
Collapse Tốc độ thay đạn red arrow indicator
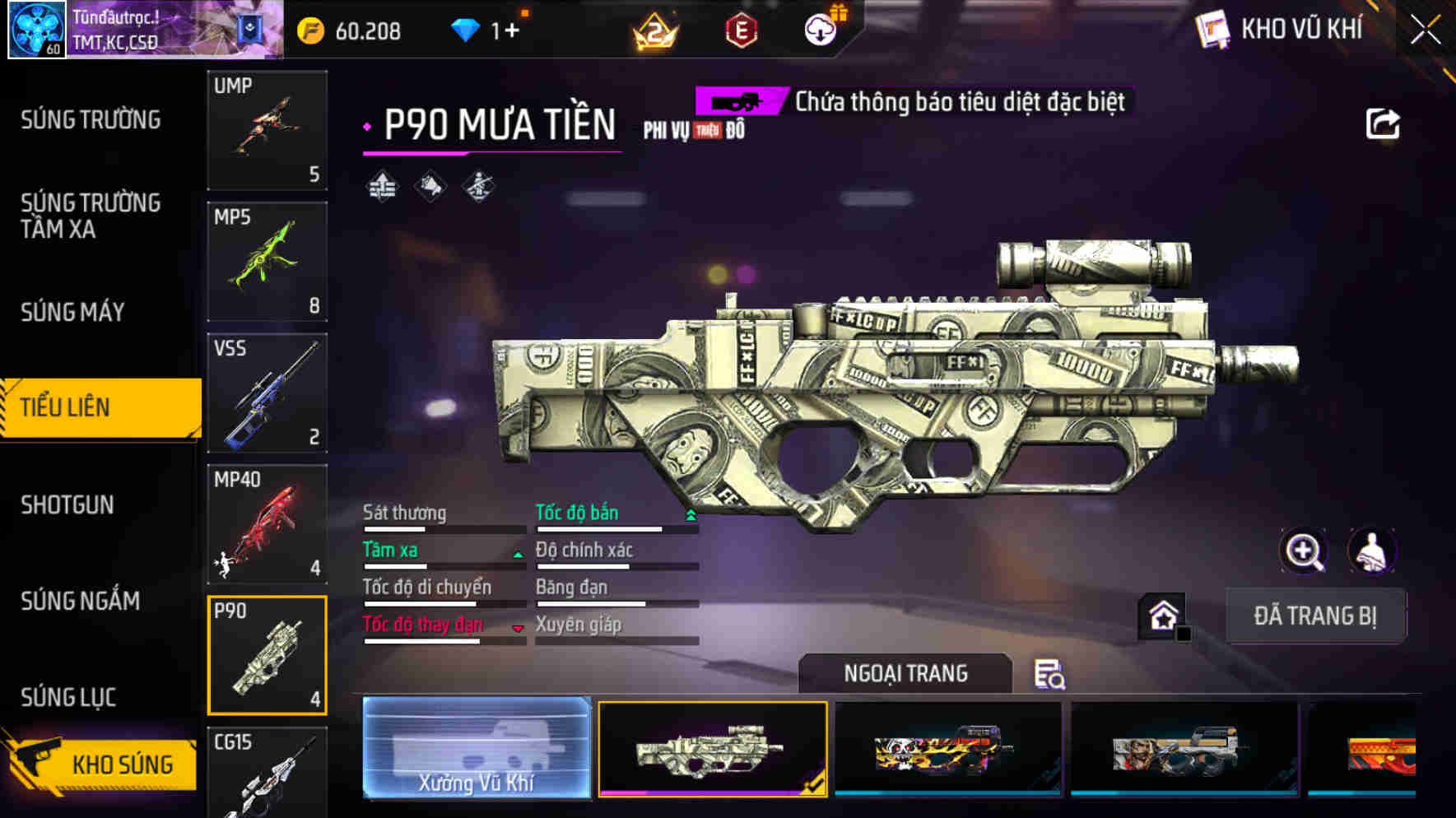pos(519,628)
